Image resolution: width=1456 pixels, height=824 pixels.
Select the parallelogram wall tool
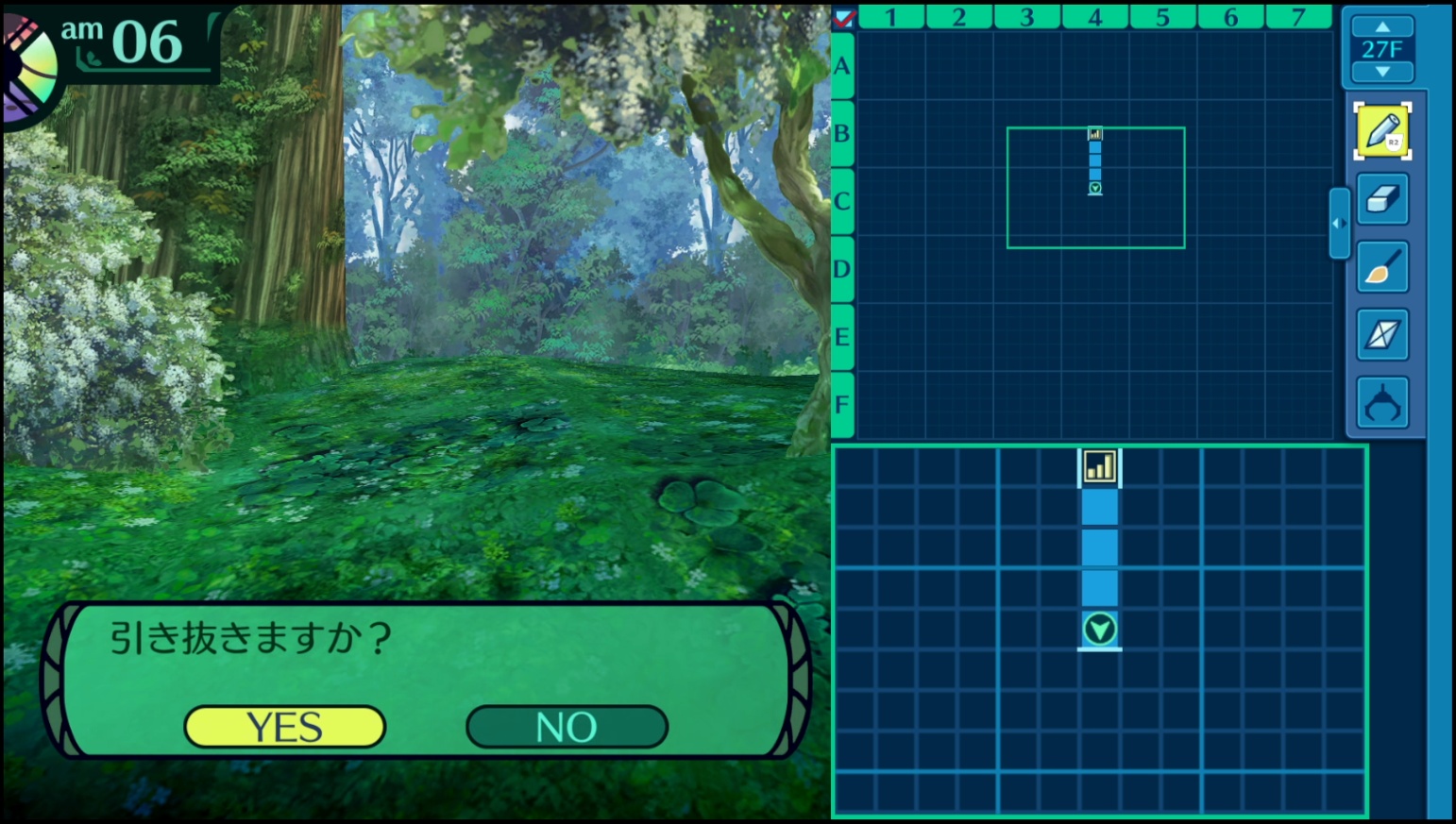1382,335
